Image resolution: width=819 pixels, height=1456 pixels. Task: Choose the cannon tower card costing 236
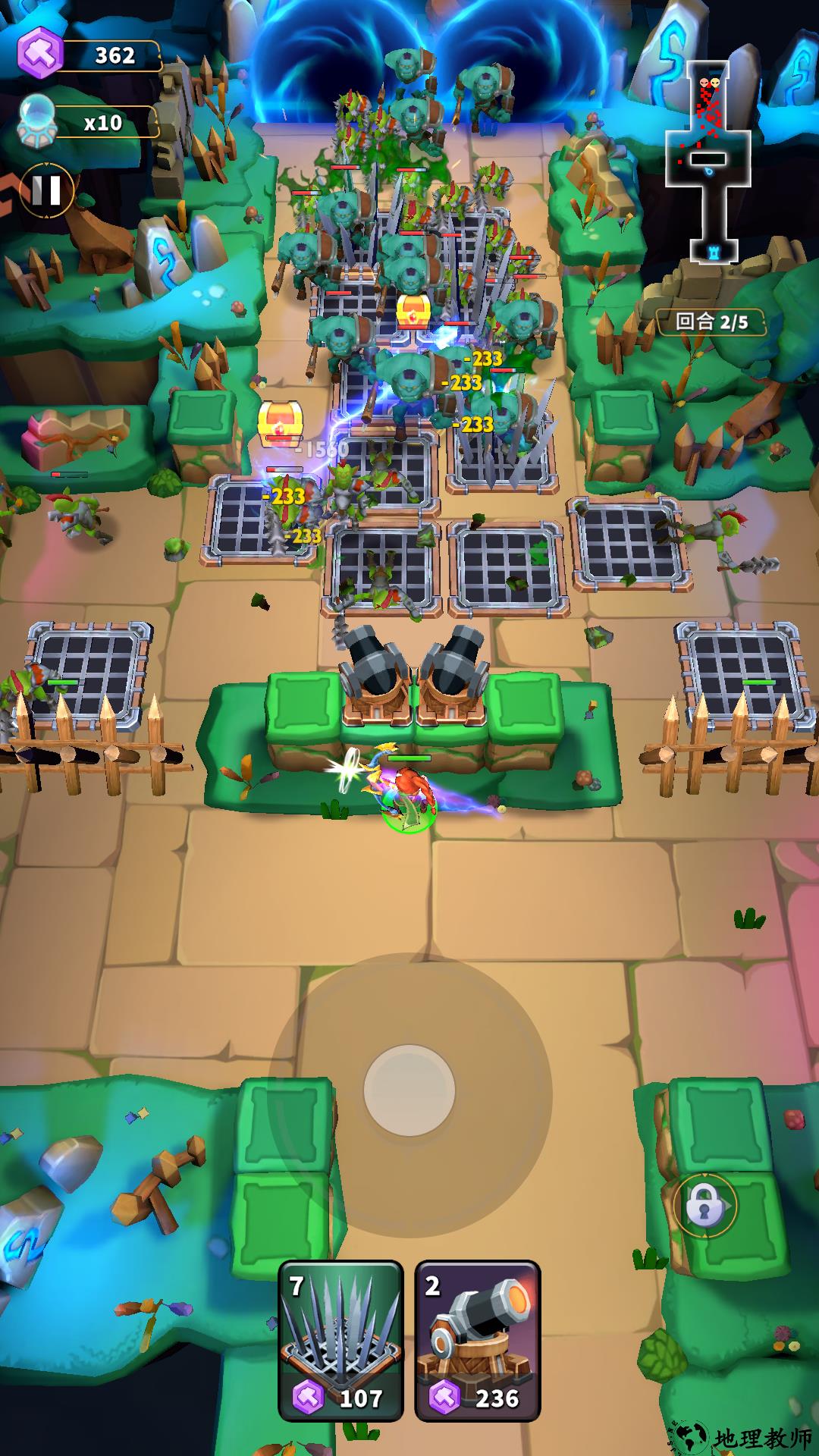[477, 1340]
